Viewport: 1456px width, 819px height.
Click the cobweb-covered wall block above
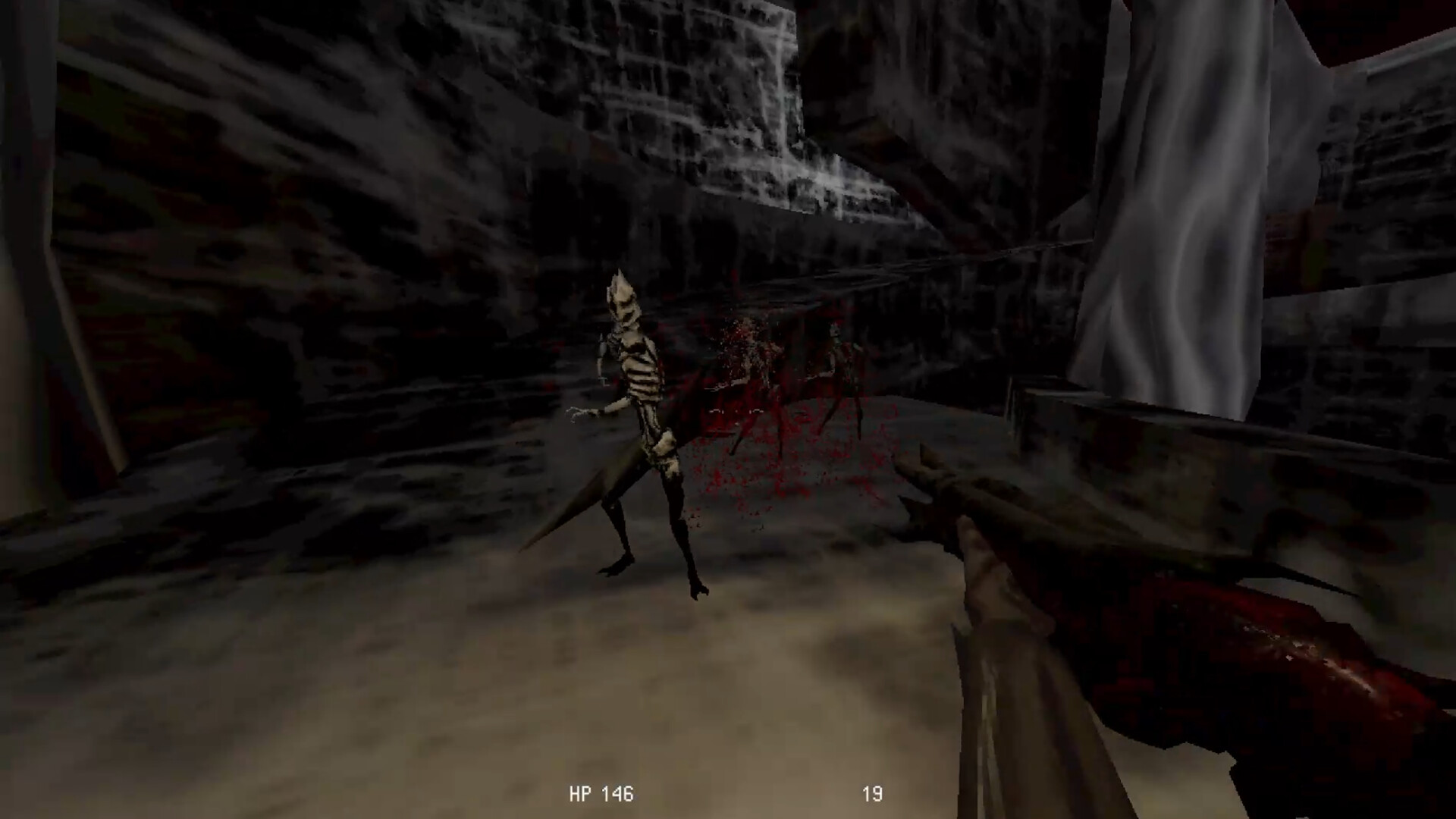click(682, 83)
